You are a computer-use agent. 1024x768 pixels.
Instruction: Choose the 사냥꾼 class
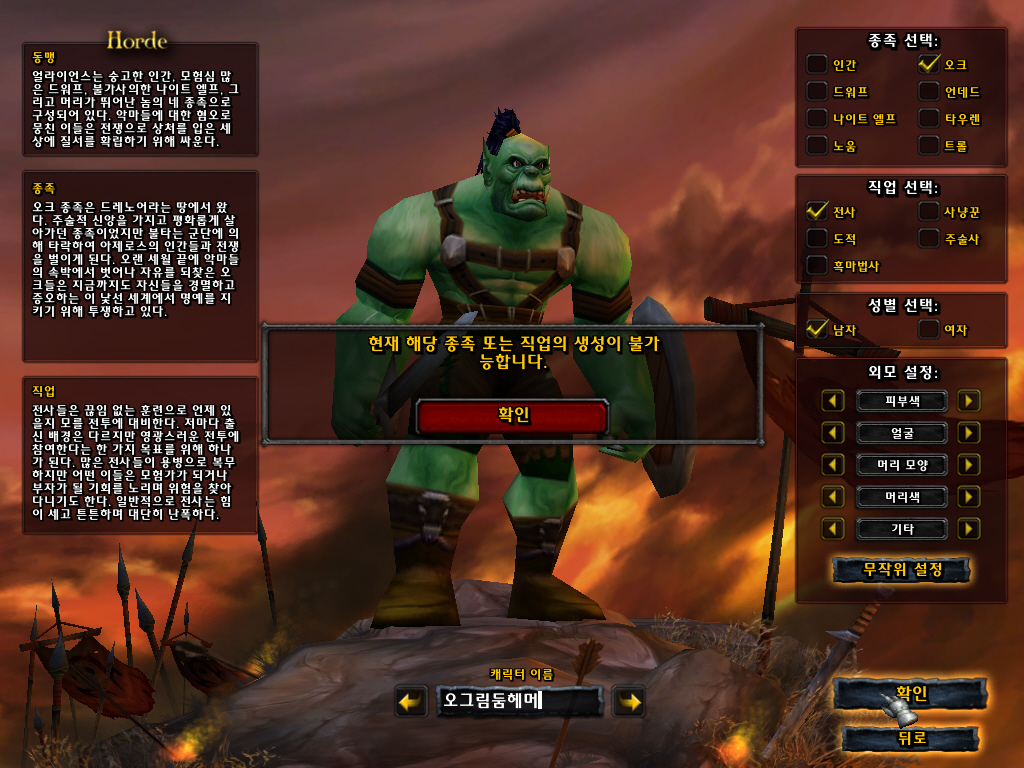(x=929, y=211)
